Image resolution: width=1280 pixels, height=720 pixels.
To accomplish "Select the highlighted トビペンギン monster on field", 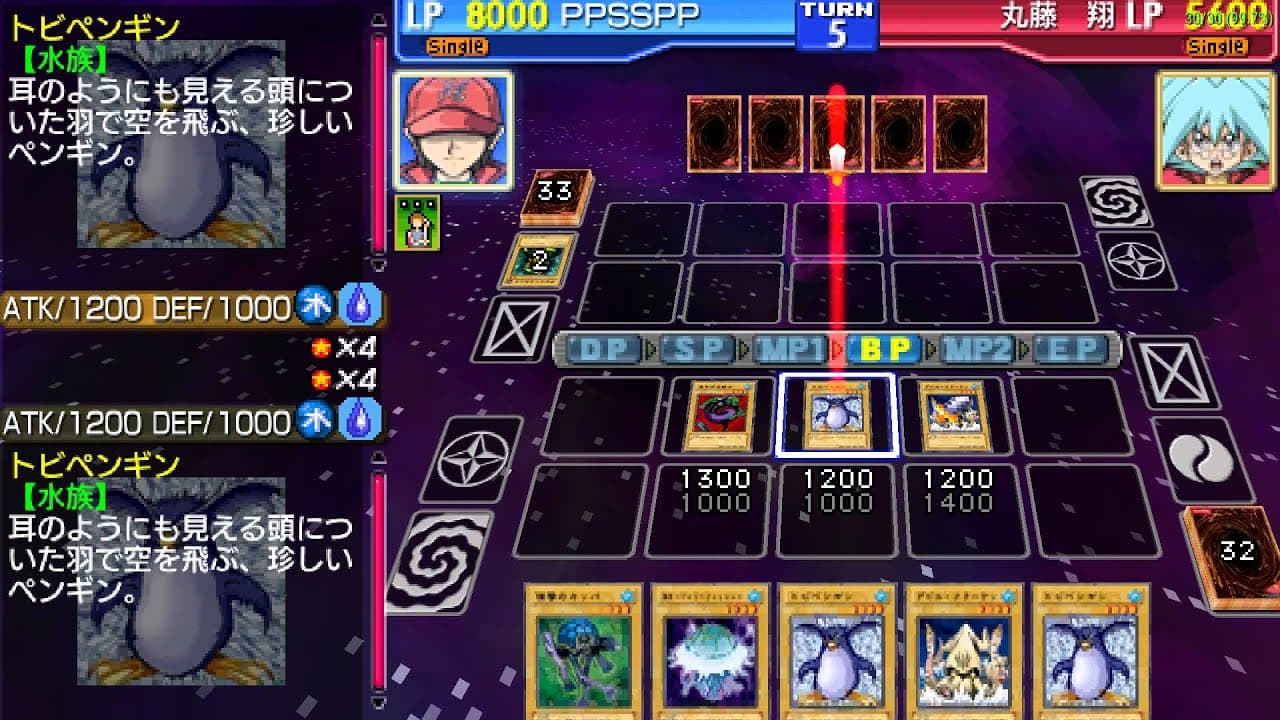I will click(838, 414).
